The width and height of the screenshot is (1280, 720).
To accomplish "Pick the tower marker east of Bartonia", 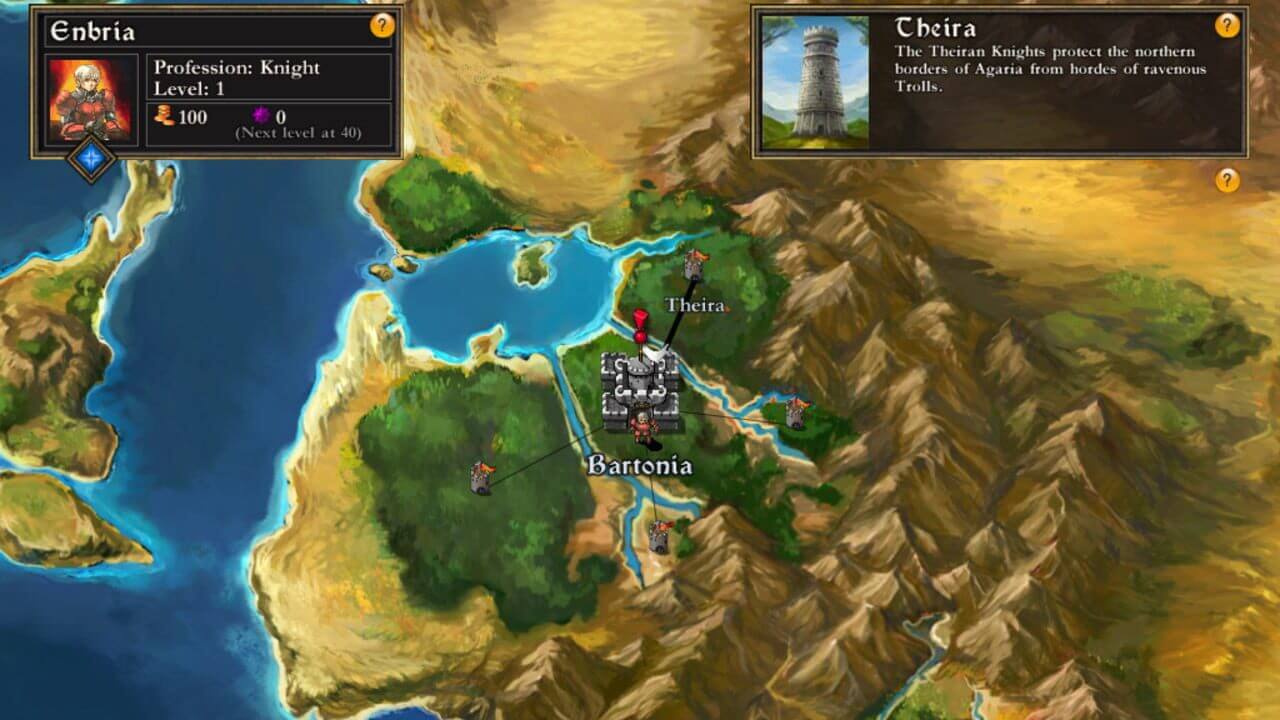I will click(x=796, y=412).
